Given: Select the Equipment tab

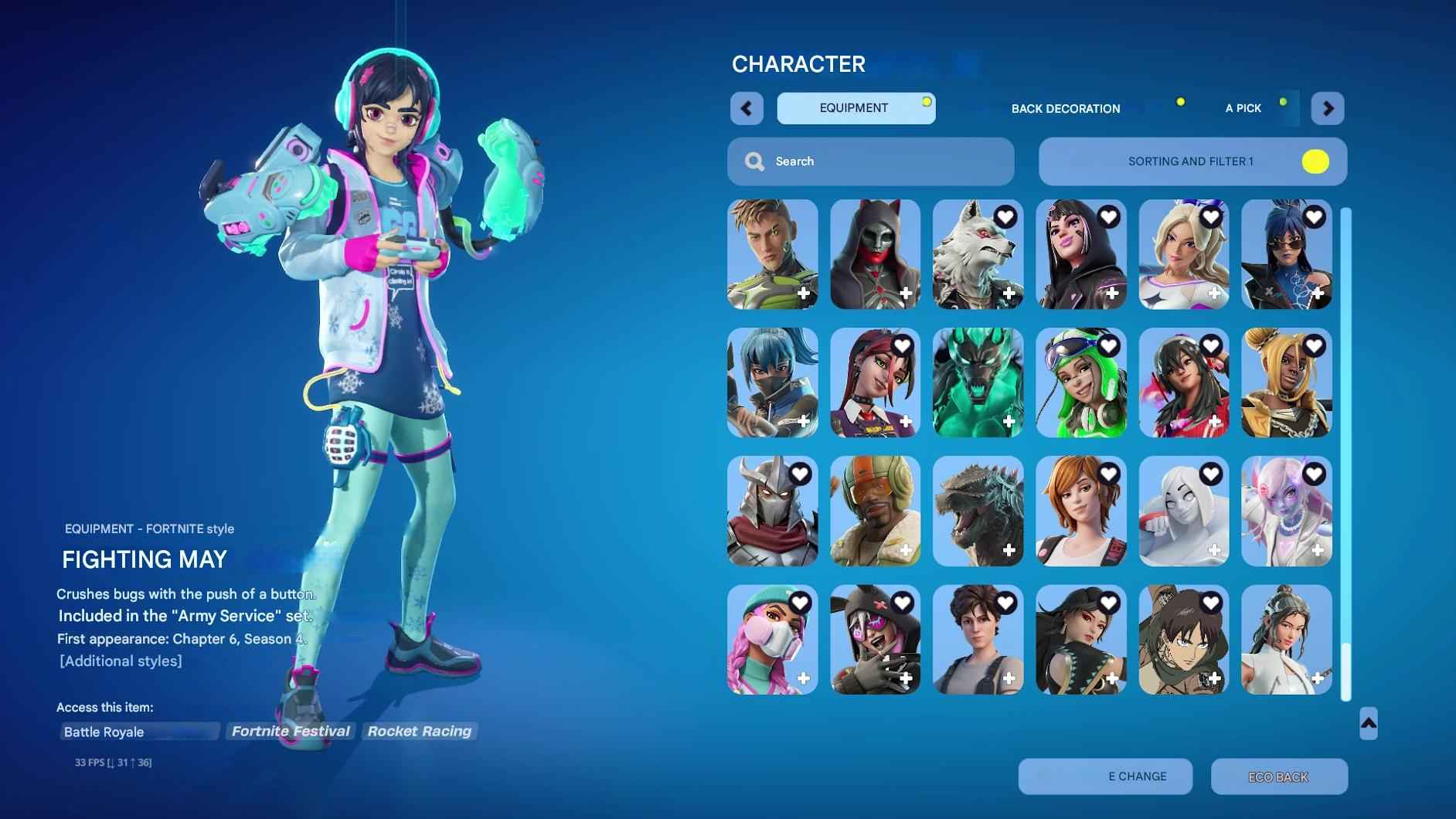Looking at the screenshot, I should point(853,108).
